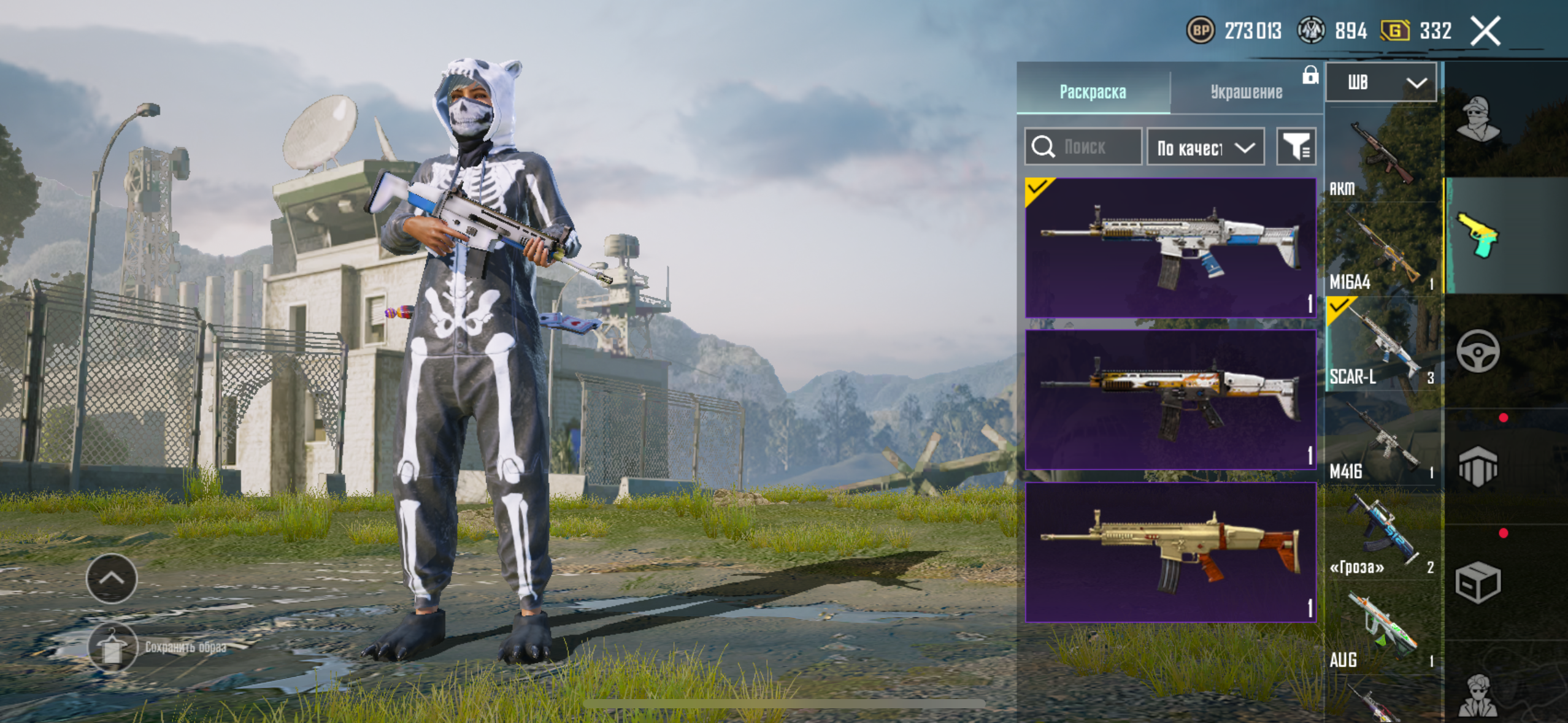Switch to the Раскраска tab
This screenshot has width=1568, height=723.
point(1093,92)
